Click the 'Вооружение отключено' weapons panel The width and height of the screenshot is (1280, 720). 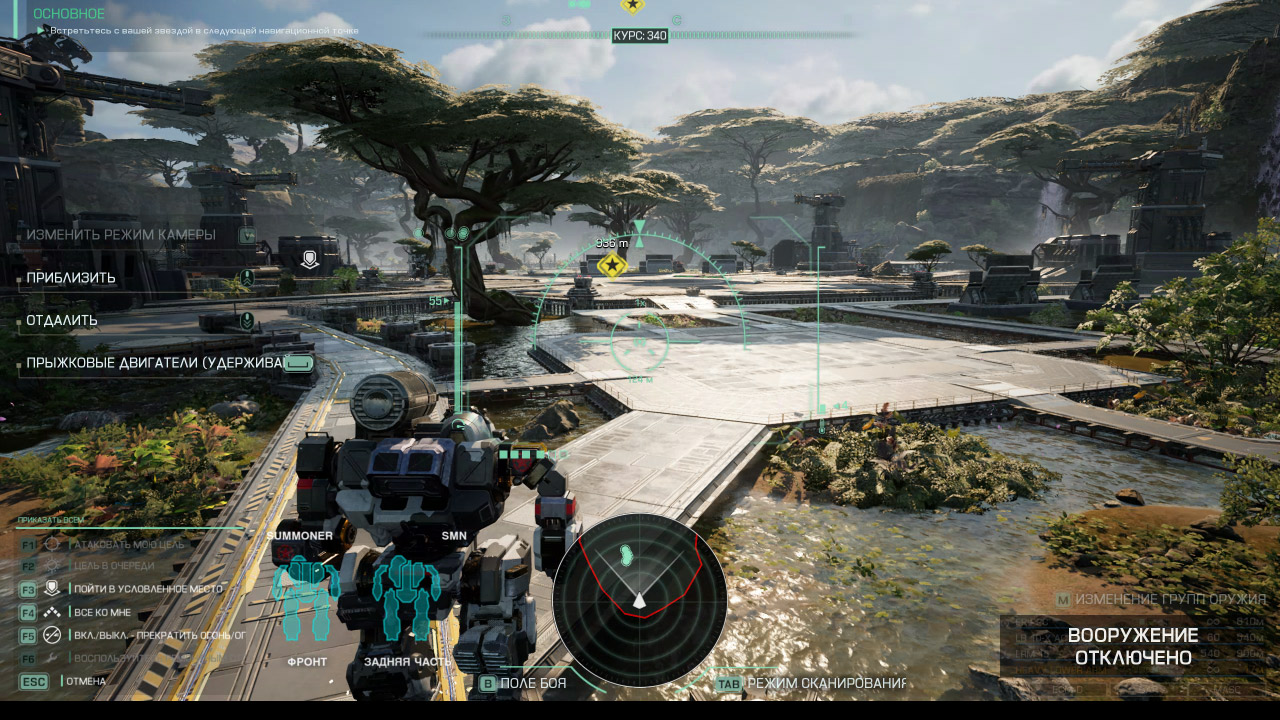tap(1133, 646)
